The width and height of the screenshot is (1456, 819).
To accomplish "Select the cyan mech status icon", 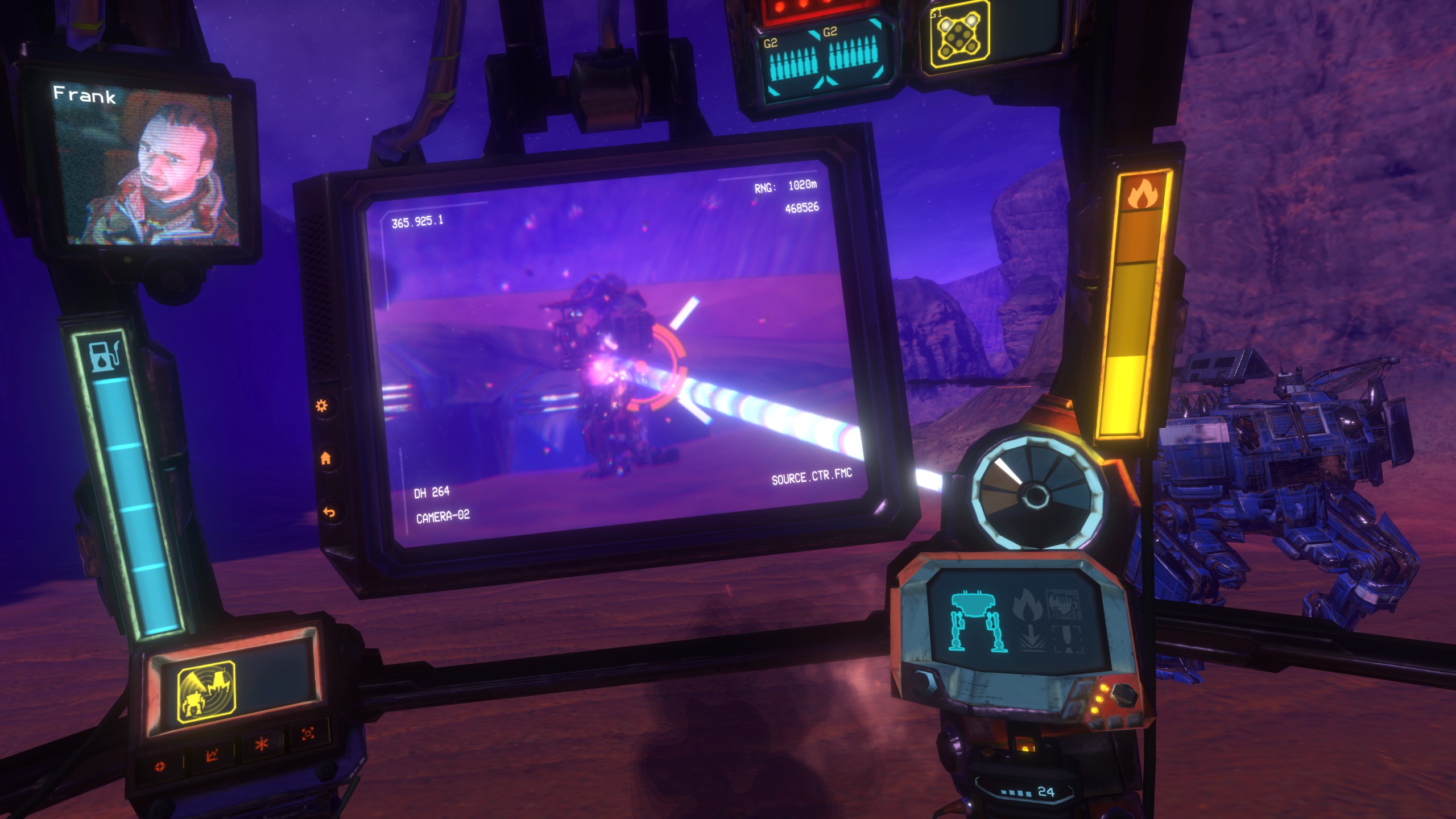I will [x=977, y=621].
